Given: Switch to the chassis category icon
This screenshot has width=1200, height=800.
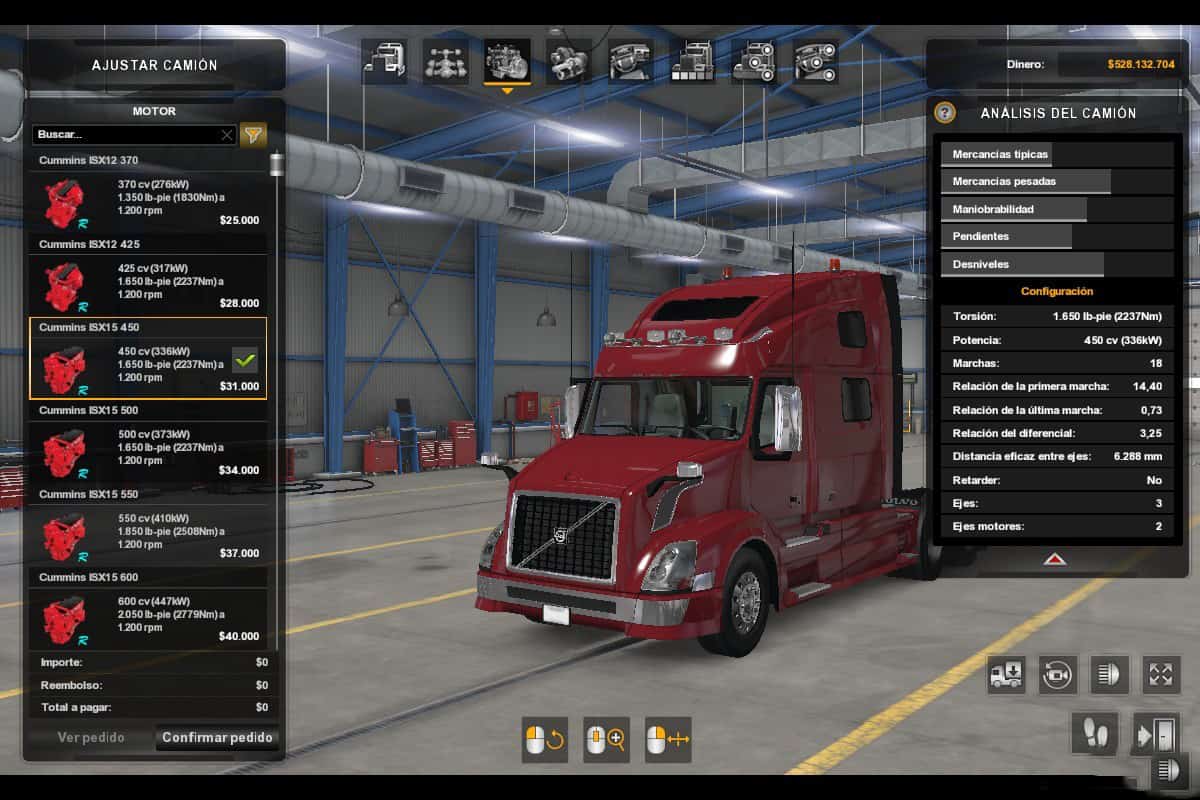Looking at the screenshot, I should coord(446,62).
